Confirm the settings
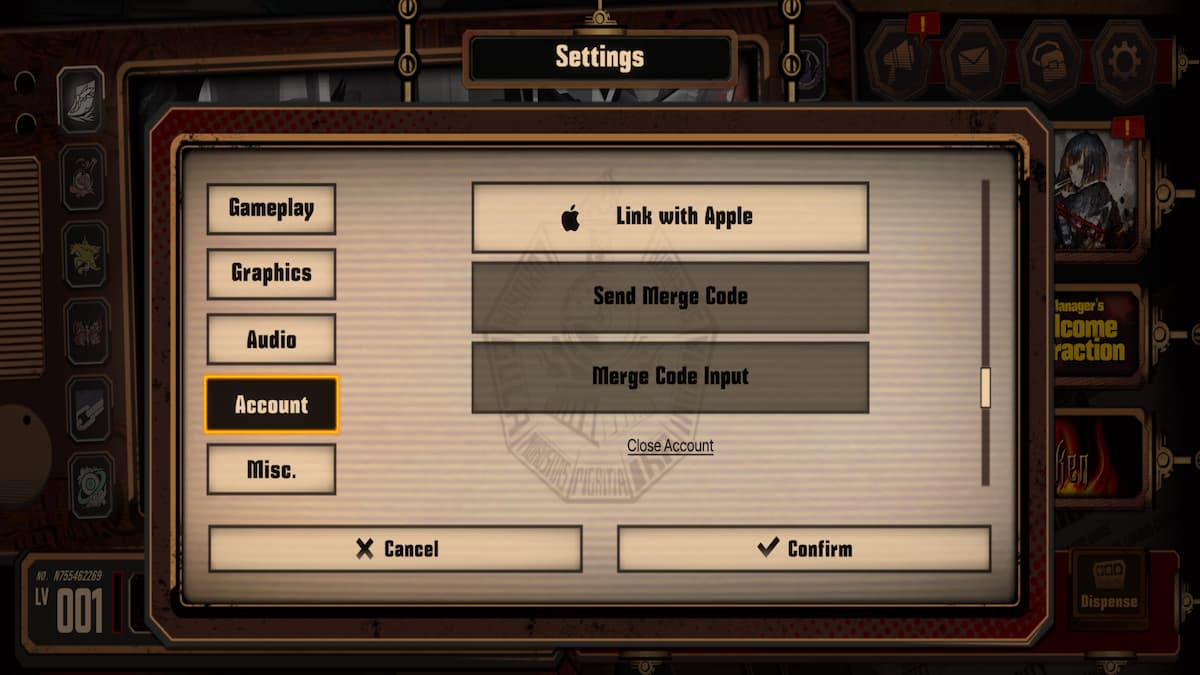 click(x=804, y=549)
